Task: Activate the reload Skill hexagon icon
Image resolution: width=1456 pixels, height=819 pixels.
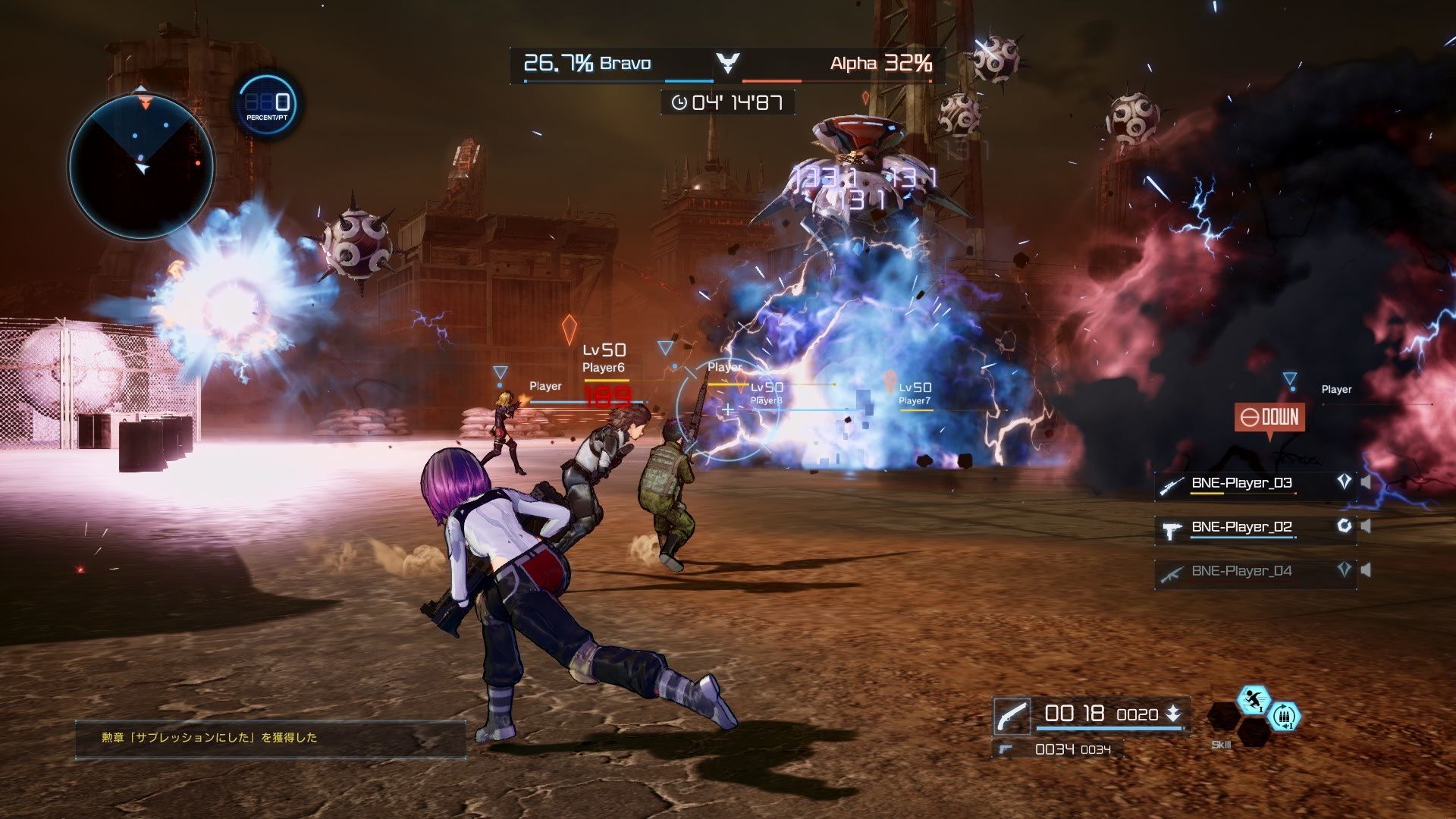Action: pyautogui.click(x=1285, y=717)
